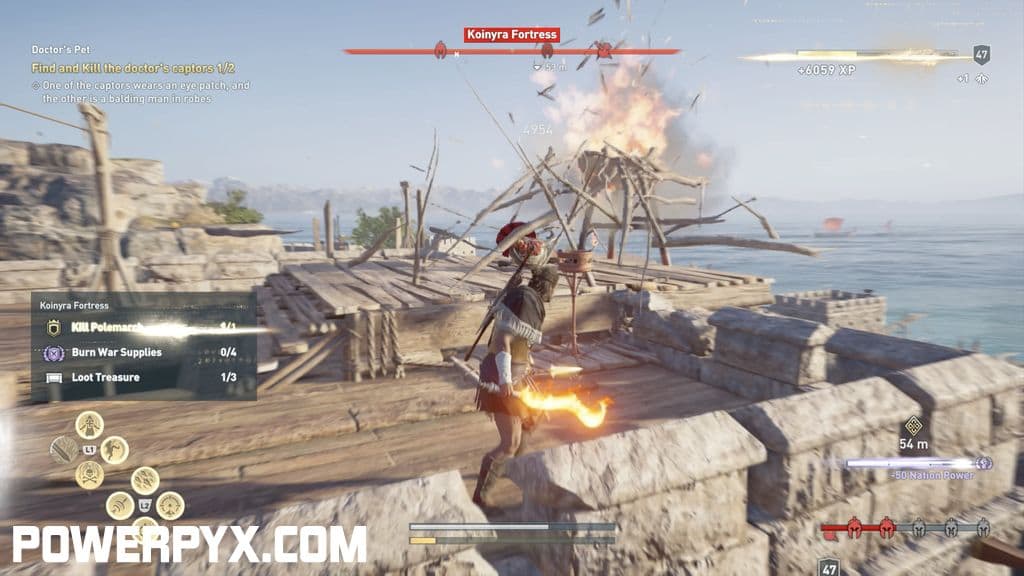Viewport: 1024px width, 576px height.
Task: Activate the running warrior ability icon
Action: 114,449
